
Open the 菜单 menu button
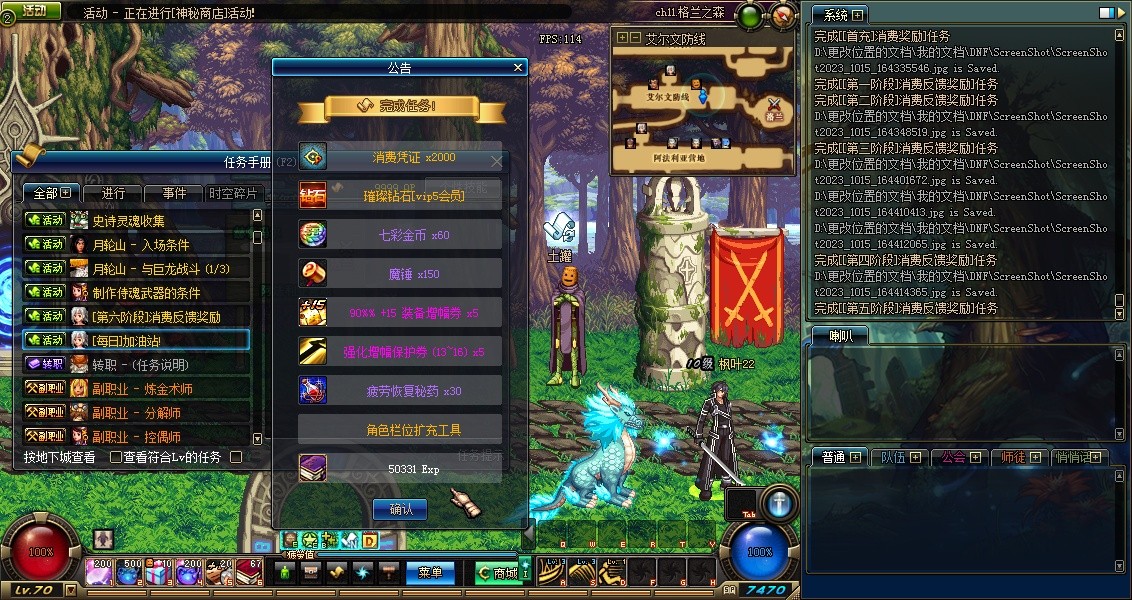(430, 573)
